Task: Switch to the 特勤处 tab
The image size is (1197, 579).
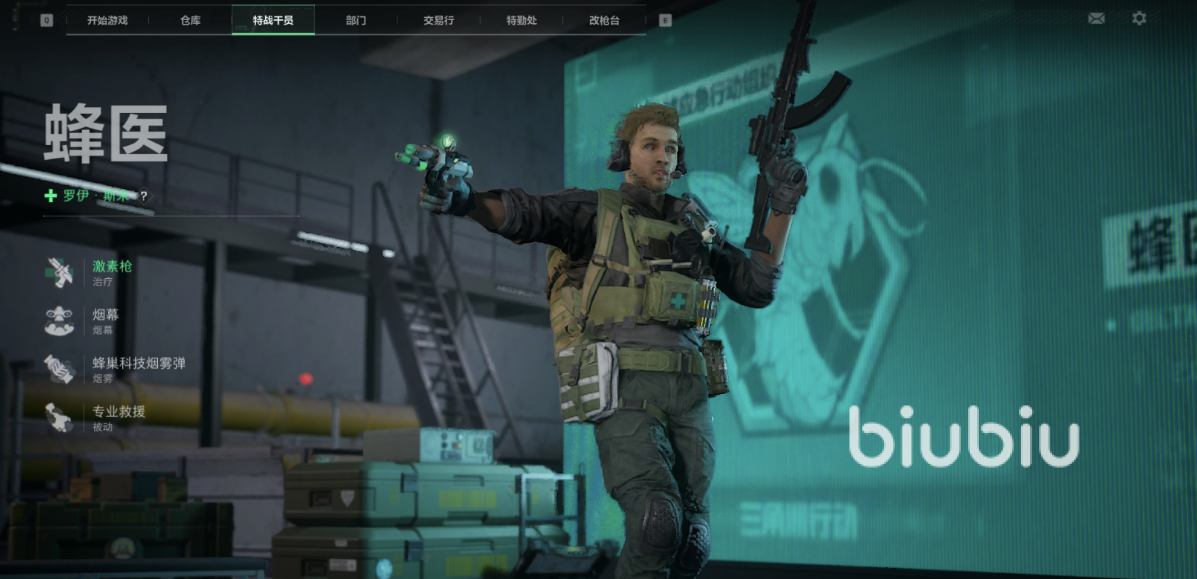Action: point(521,20)
